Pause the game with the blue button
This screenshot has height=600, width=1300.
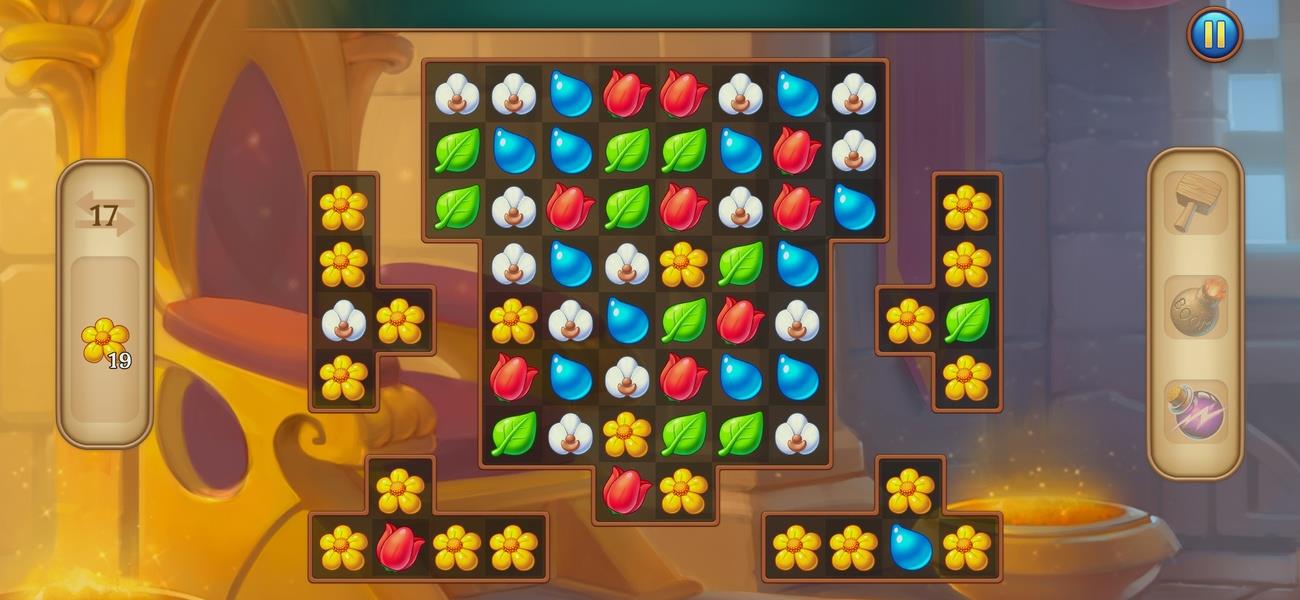[x=1214, y=36]
